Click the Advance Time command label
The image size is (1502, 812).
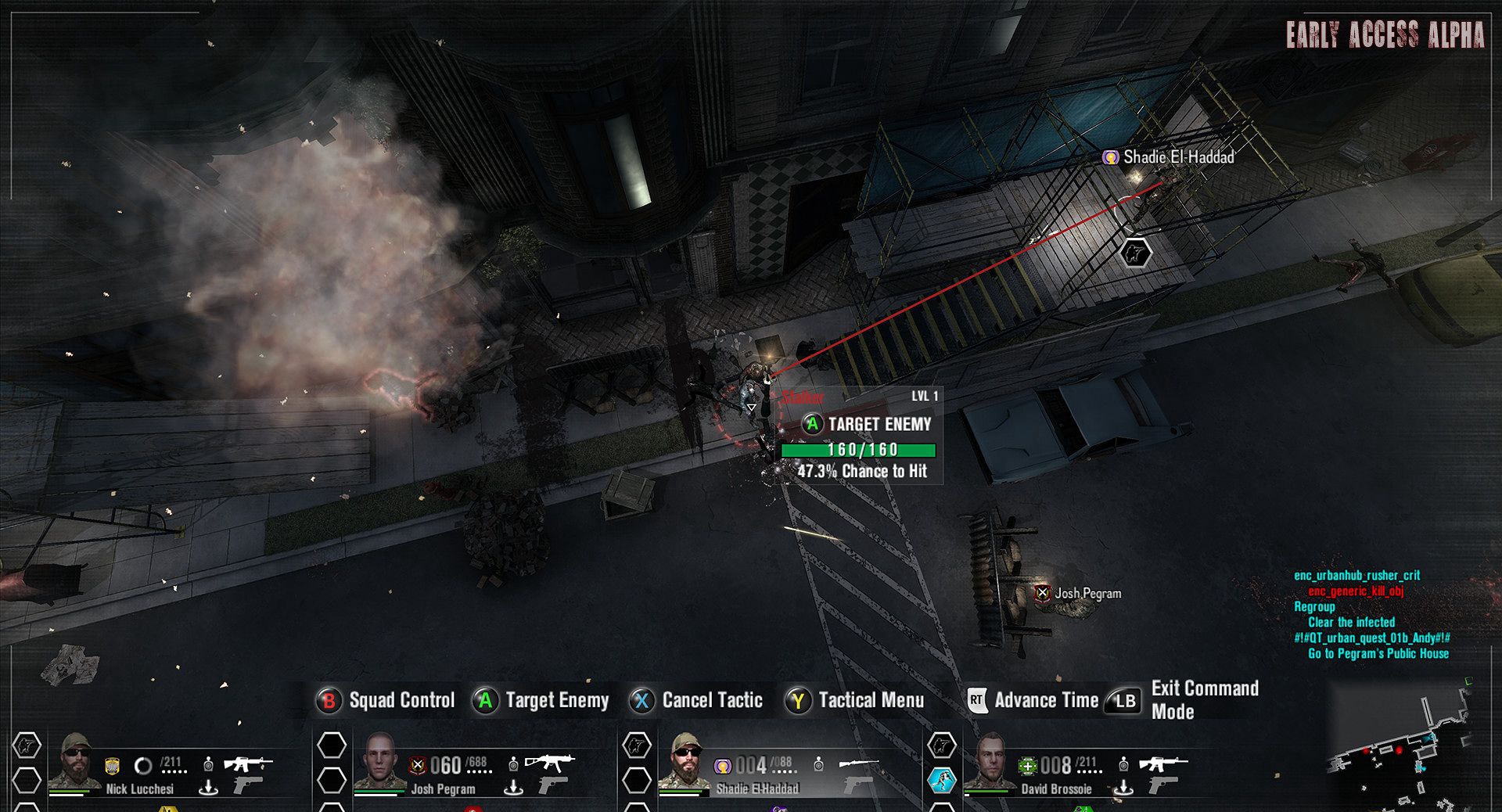[1046, 700]
